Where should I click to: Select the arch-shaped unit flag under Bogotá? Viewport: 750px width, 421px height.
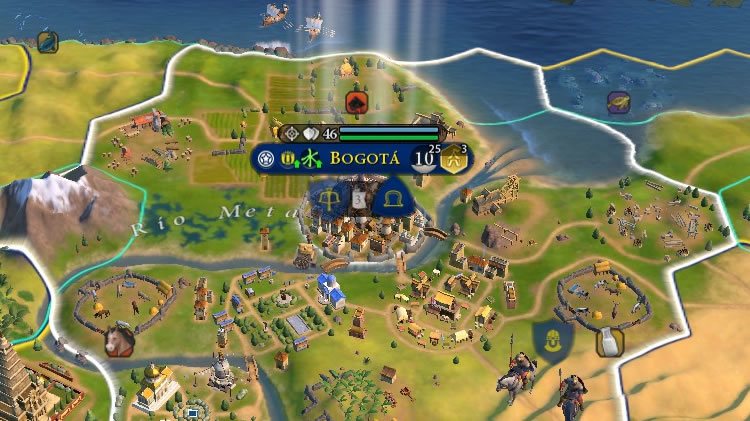tap(391, 200)
